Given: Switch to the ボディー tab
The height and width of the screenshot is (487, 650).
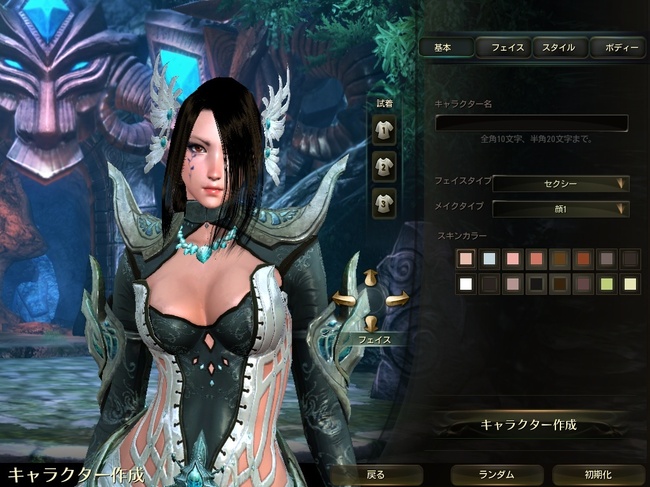Looking at the screenshot, I should click(616, 47).
